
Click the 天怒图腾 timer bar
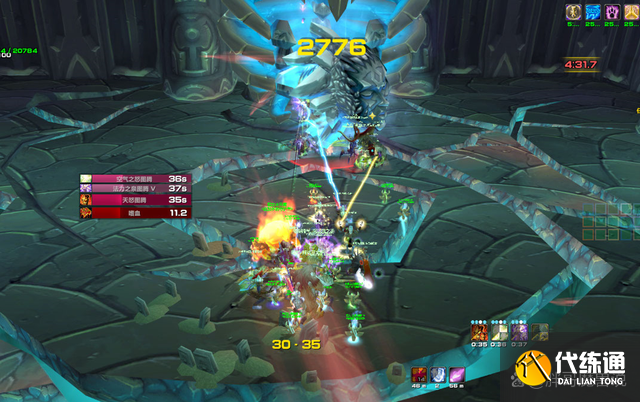pos(135,200)
